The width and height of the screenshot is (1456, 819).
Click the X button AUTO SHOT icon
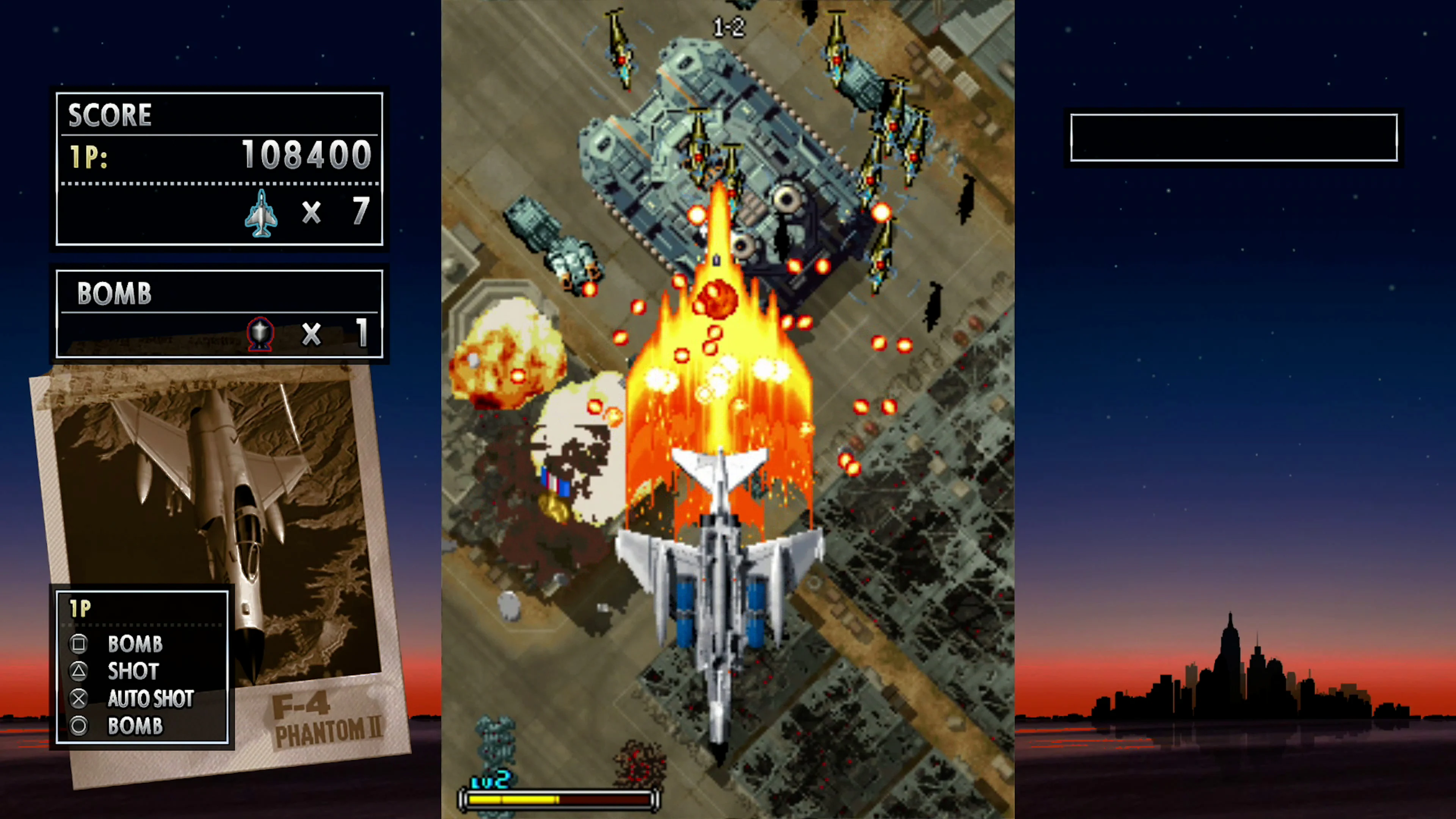(x=79, y=698)
